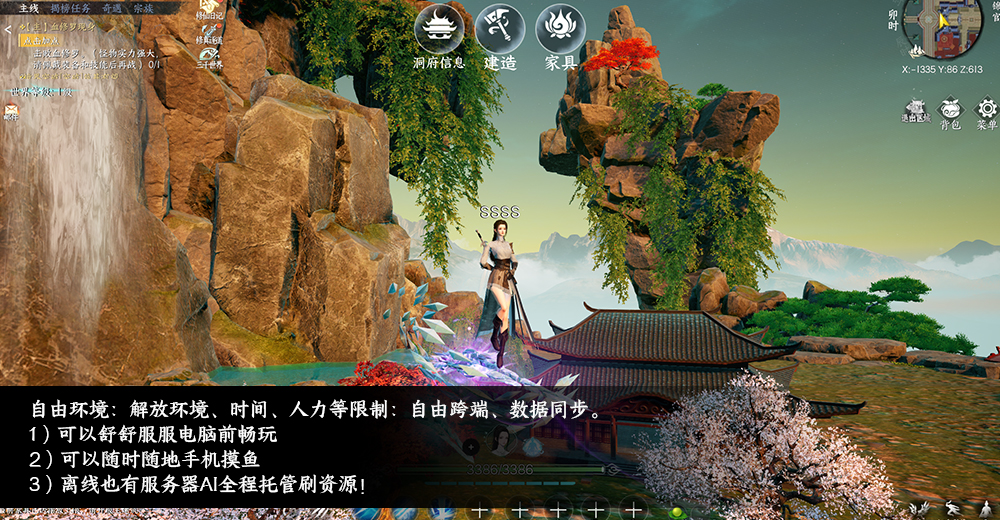Use the green item in the hotbar
Image resolution: width=1000 pixels, height=520 pixels.
pyautogui.click(x=677, y=511)
